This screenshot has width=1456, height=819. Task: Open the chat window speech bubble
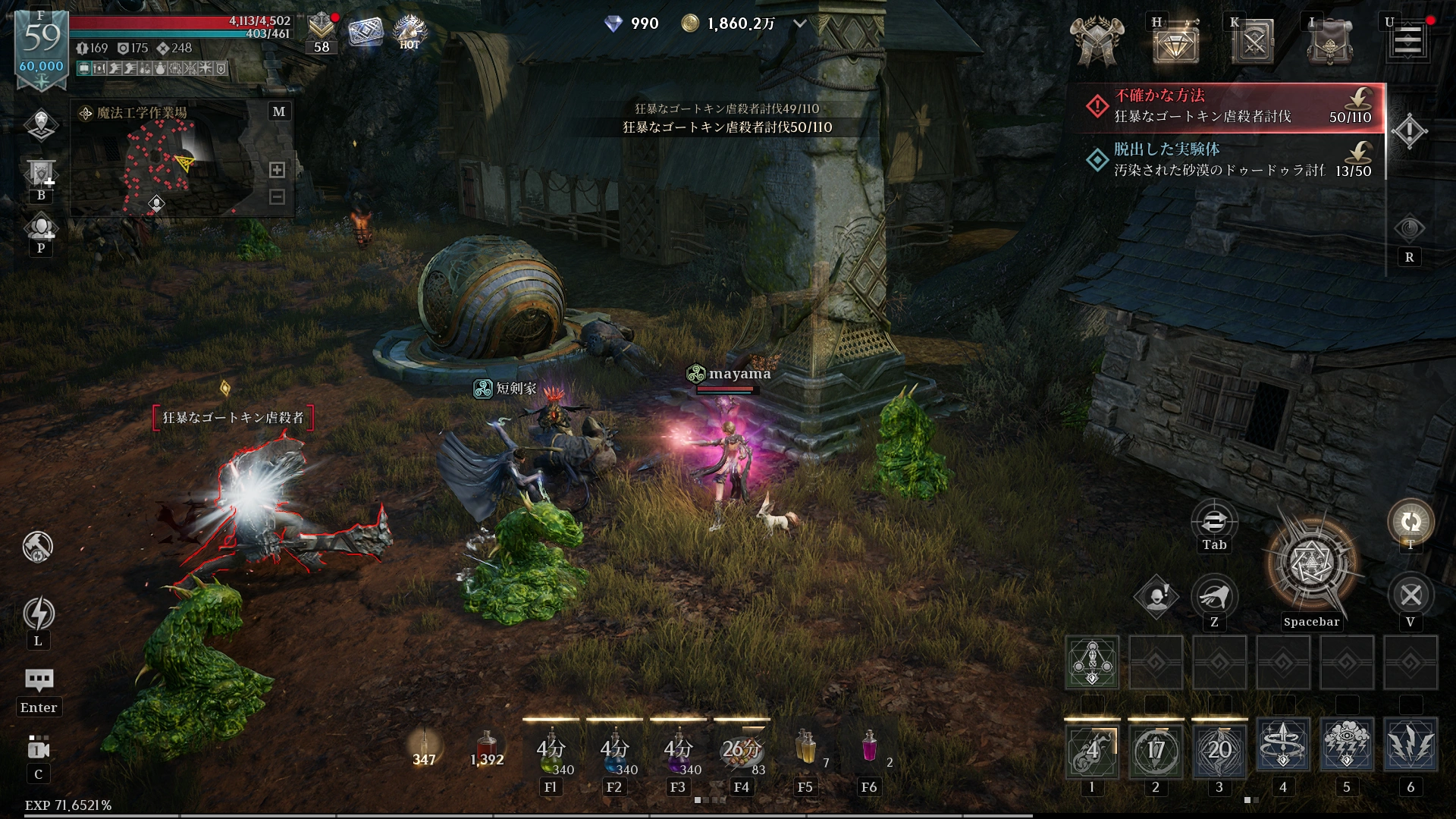point(39,679)
